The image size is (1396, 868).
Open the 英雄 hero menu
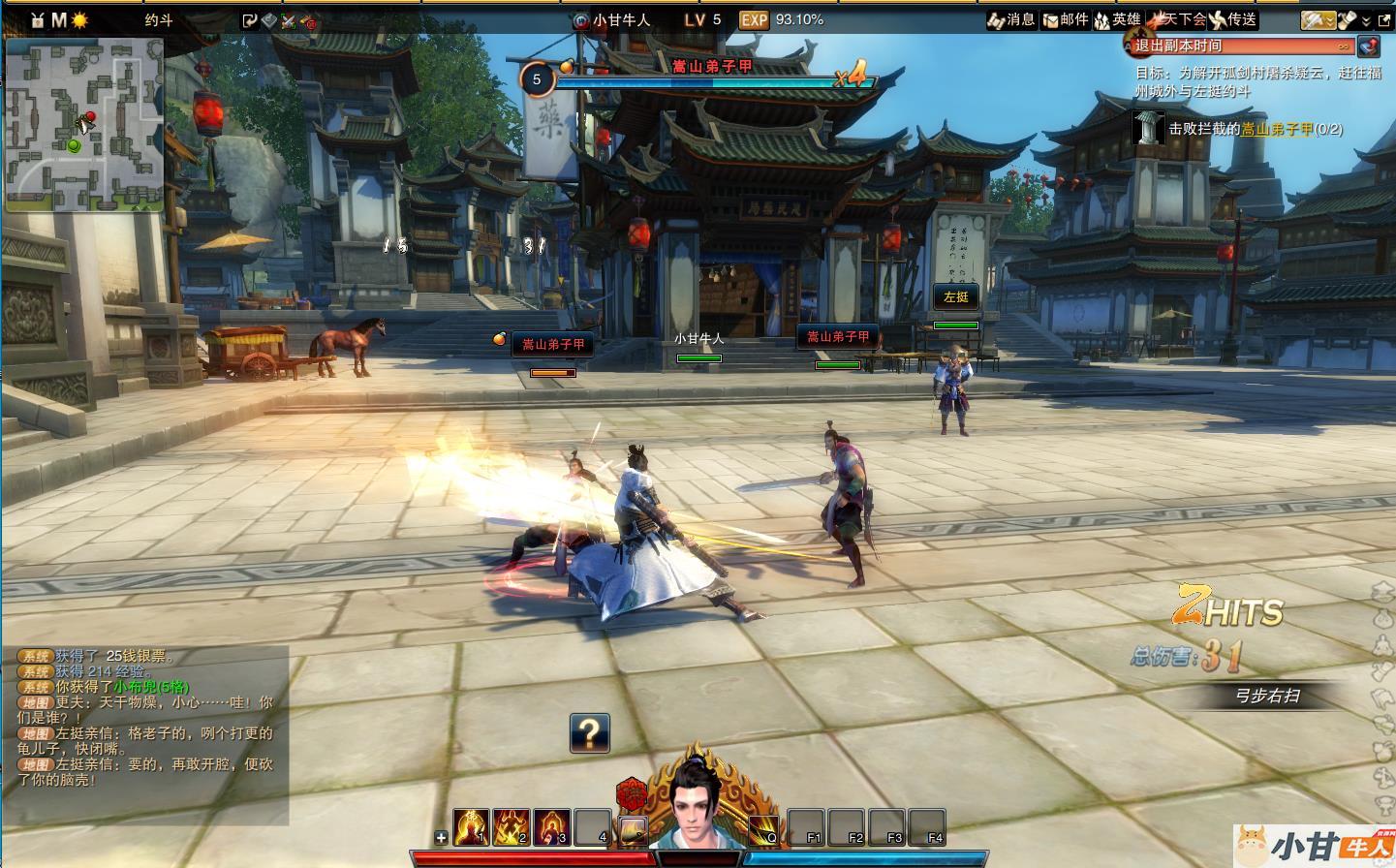pos(1117,19)
